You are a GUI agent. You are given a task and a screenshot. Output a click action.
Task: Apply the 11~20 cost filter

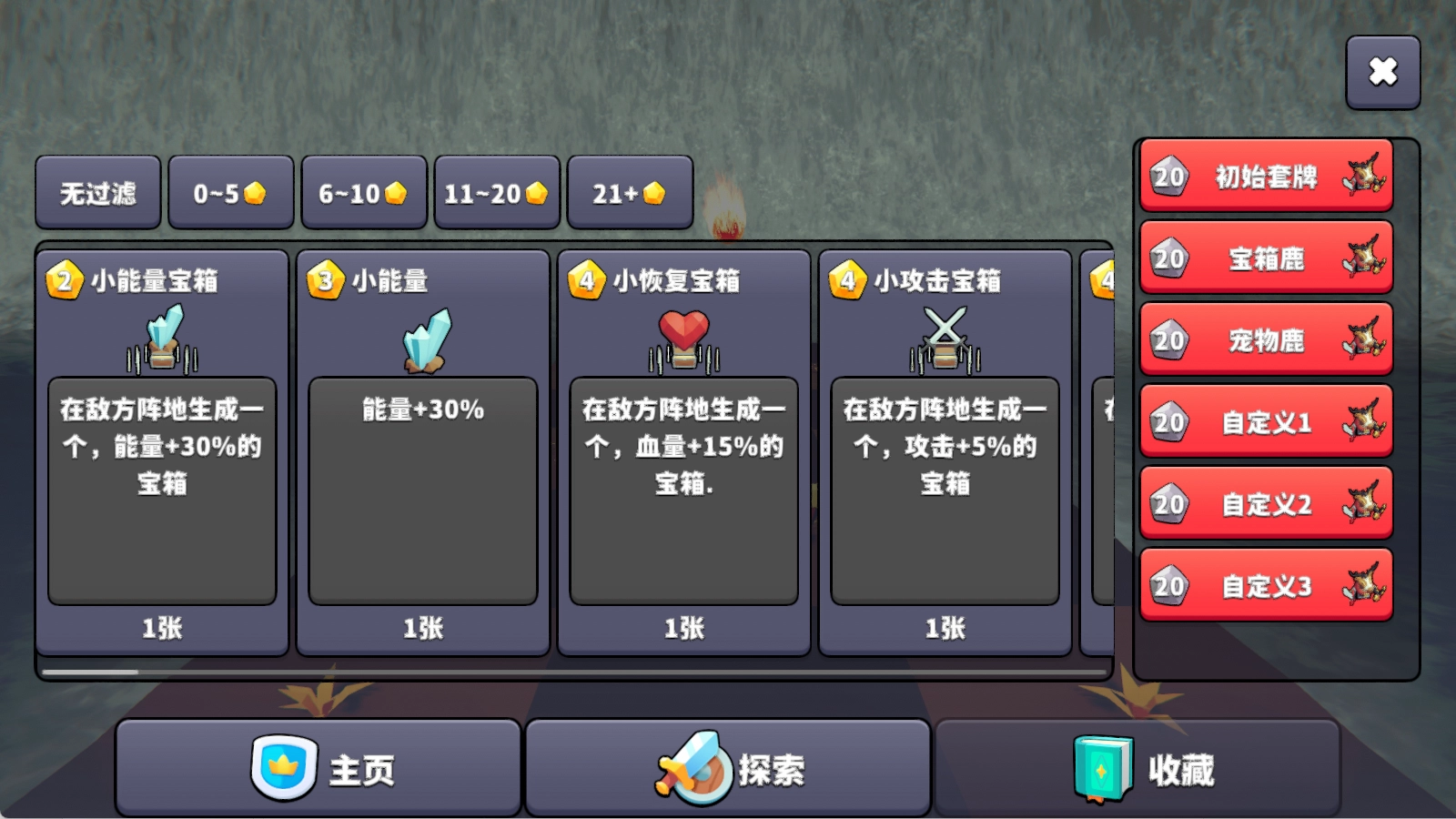pos(496,192)
